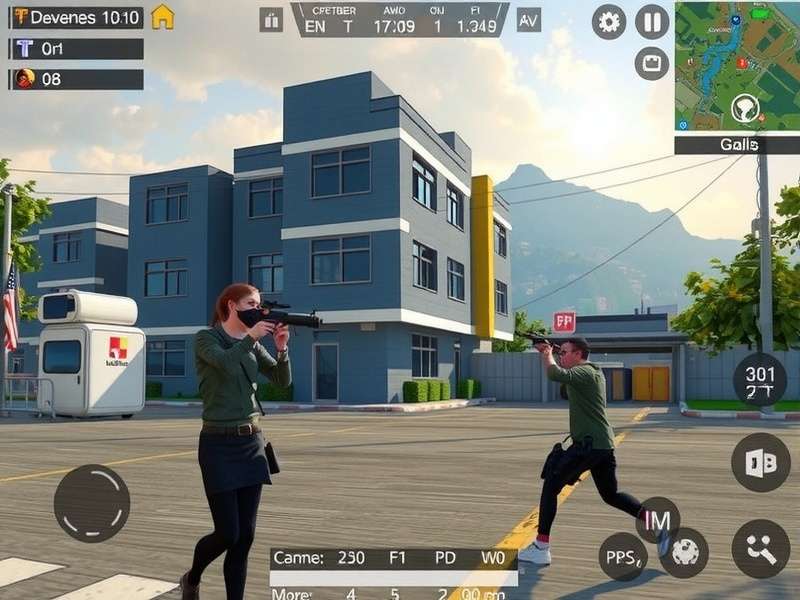The width and height of the screenshot is (800, 600).
Task: Open the briefcase icon below pause
Action: pyautogui.click(x=652, y=63)
